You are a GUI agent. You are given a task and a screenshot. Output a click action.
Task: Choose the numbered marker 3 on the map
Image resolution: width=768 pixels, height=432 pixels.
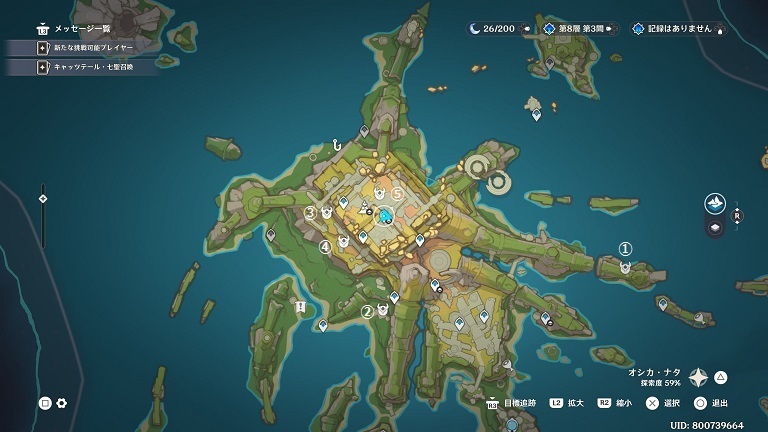[x=310, y=212]
